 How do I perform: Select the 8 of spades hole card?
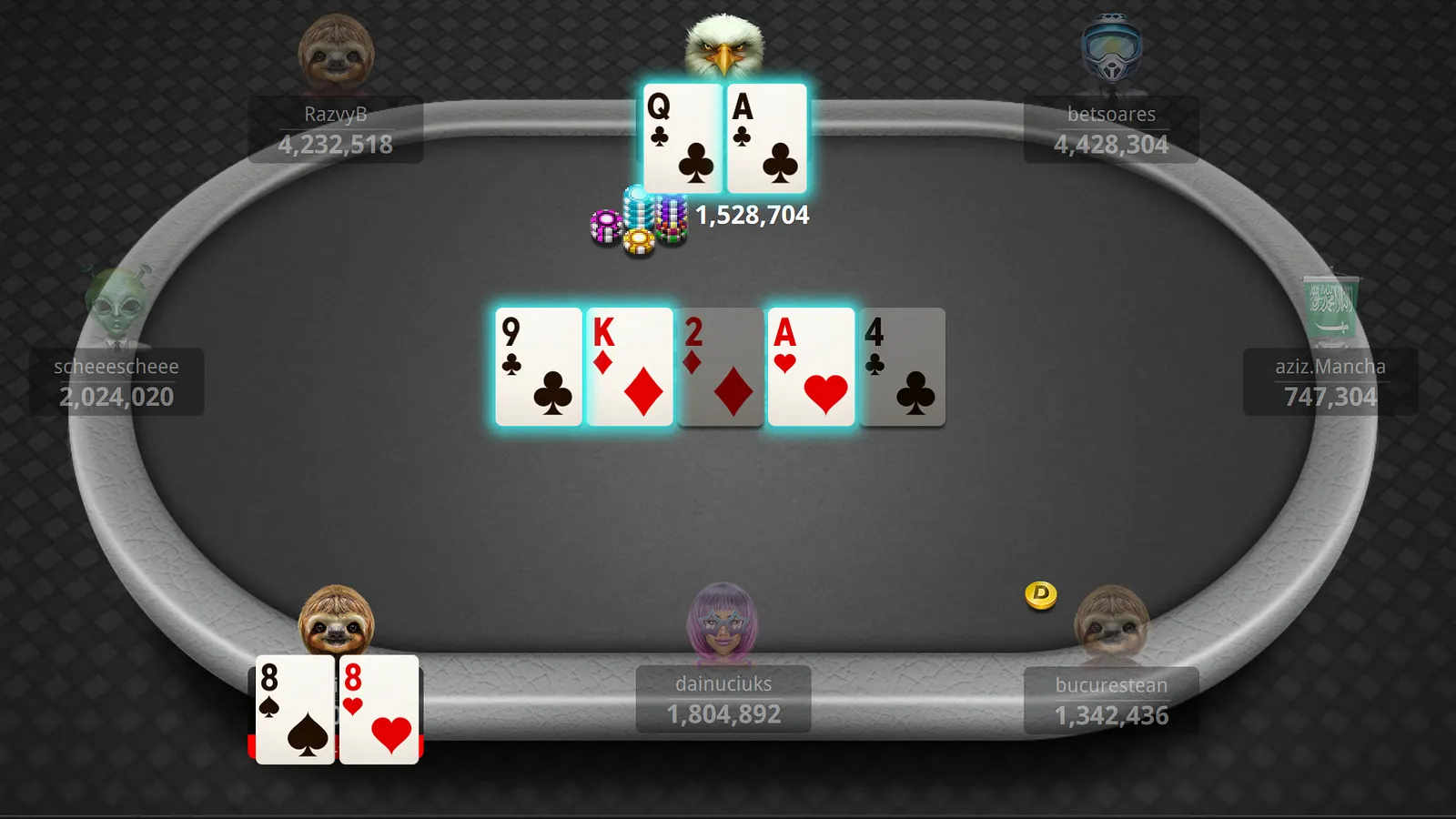[x=295, y=710]
